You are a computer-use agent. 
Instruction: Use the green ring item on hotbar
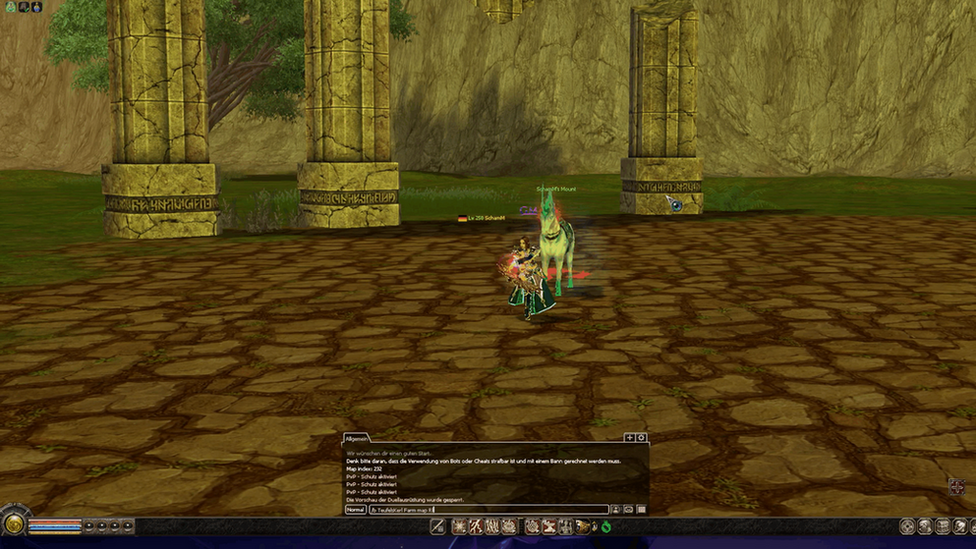tap(606, 526)
